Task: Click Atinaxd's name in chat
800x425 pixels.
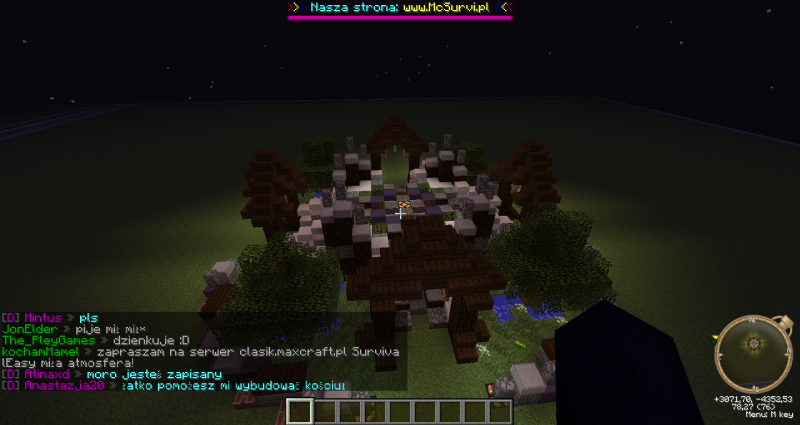Action: [44, 374]
